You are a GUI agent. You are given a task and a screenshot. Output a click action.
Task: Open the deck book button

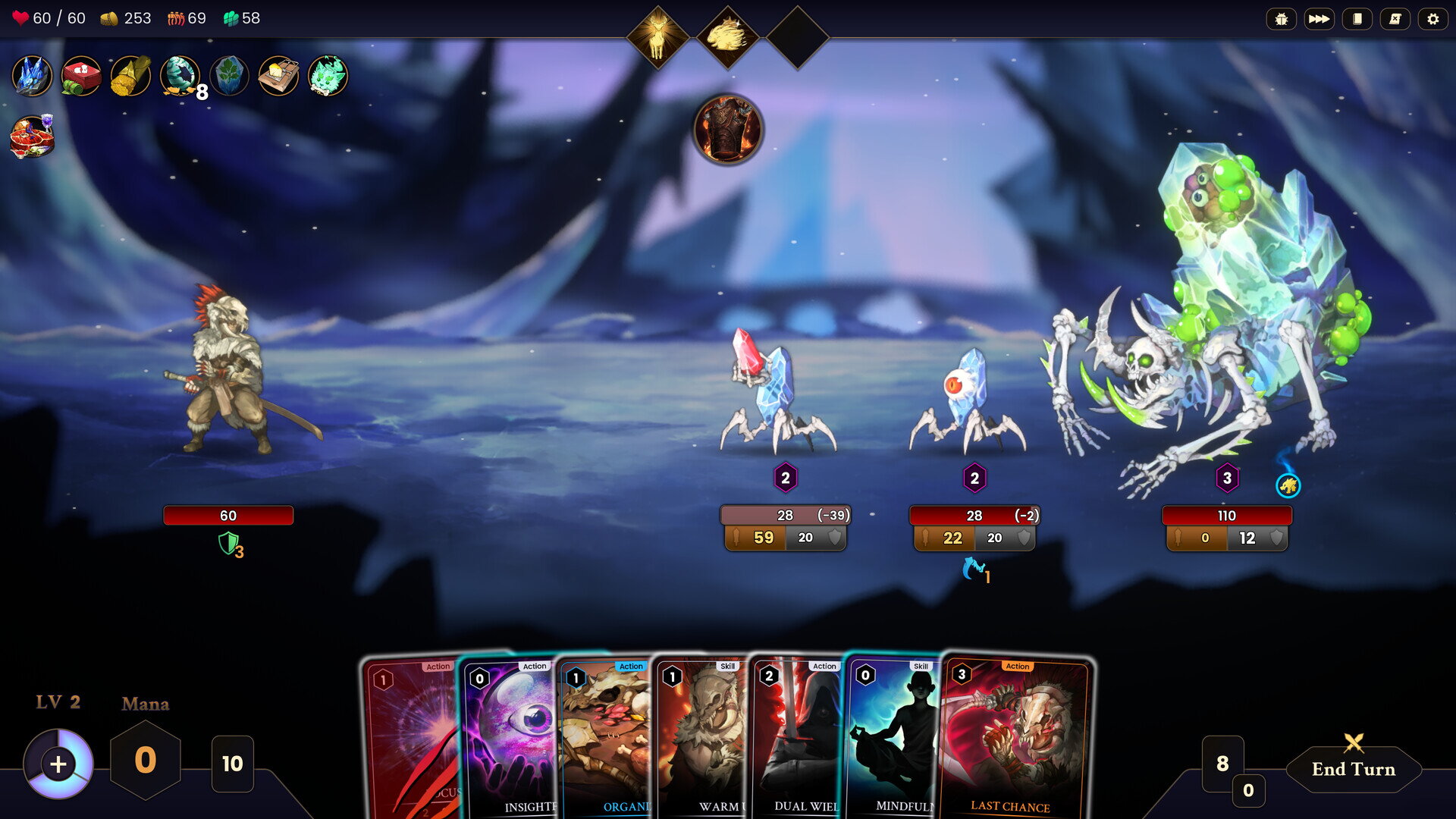(x=1357, y=19)
